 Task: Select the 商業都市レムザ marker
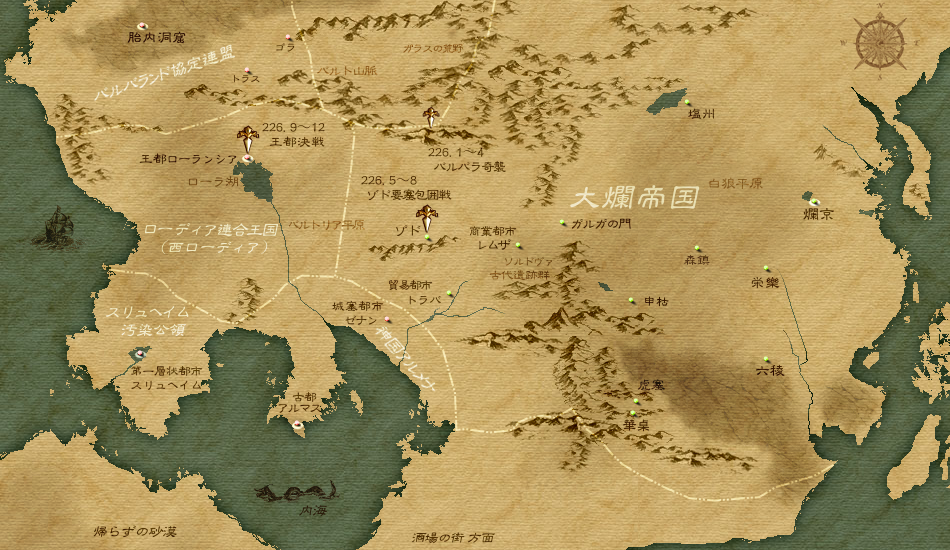point(518,246)
